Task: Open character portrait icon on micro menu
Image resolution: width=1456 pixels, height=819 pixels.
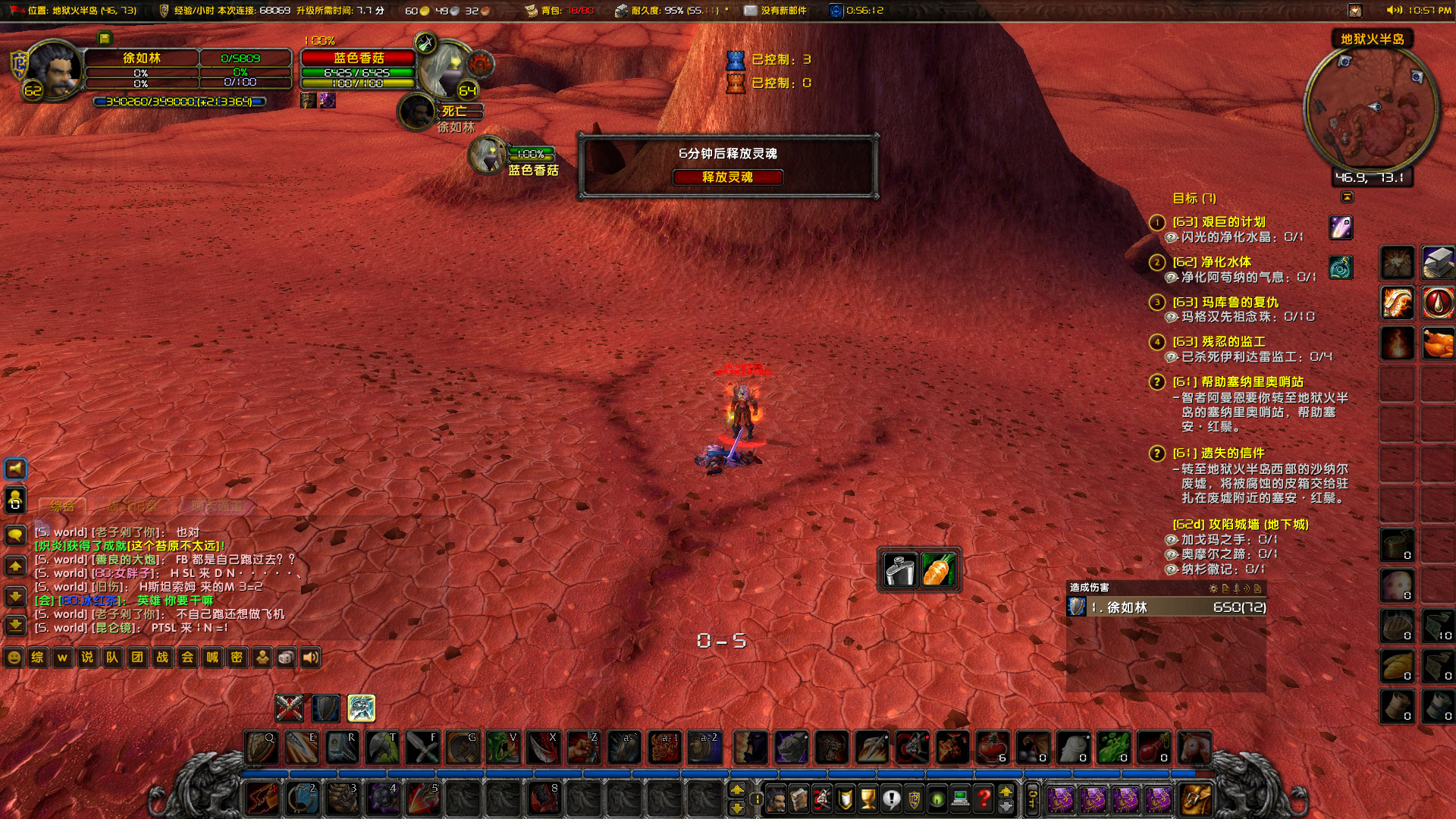Action: (x=776, y=798)
